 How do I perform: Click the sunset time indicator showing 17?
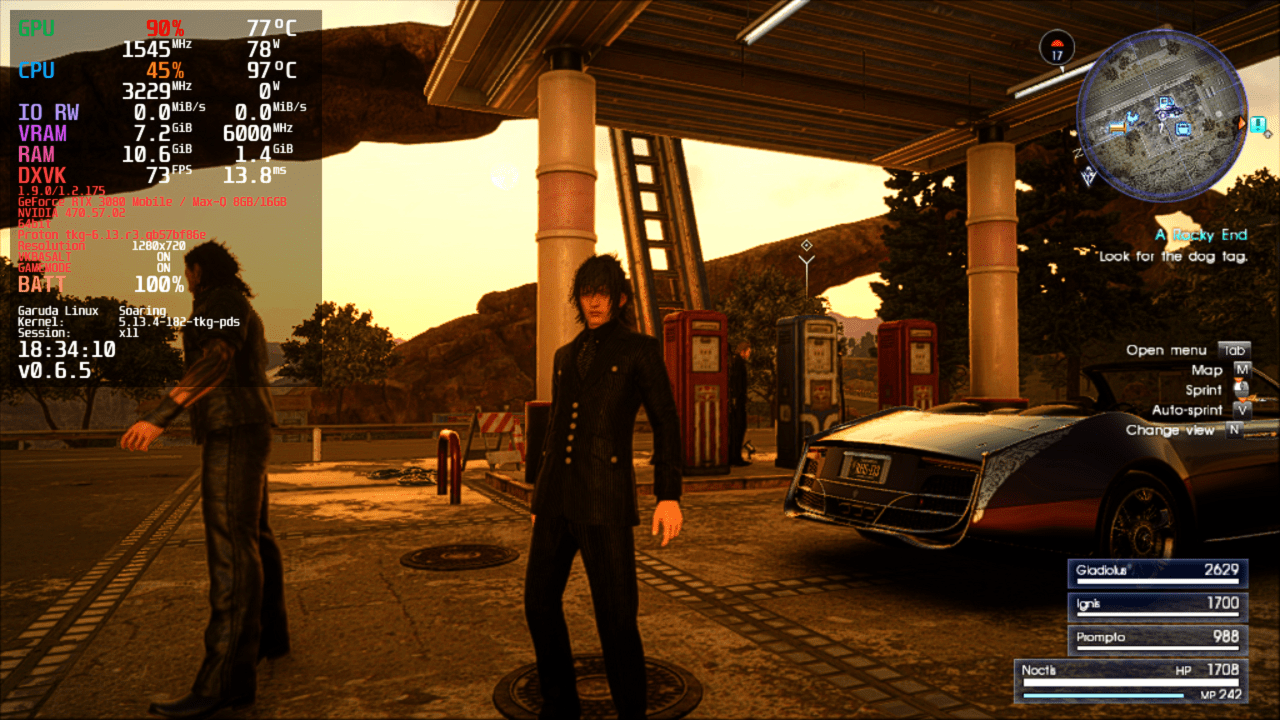[1057, 48]
